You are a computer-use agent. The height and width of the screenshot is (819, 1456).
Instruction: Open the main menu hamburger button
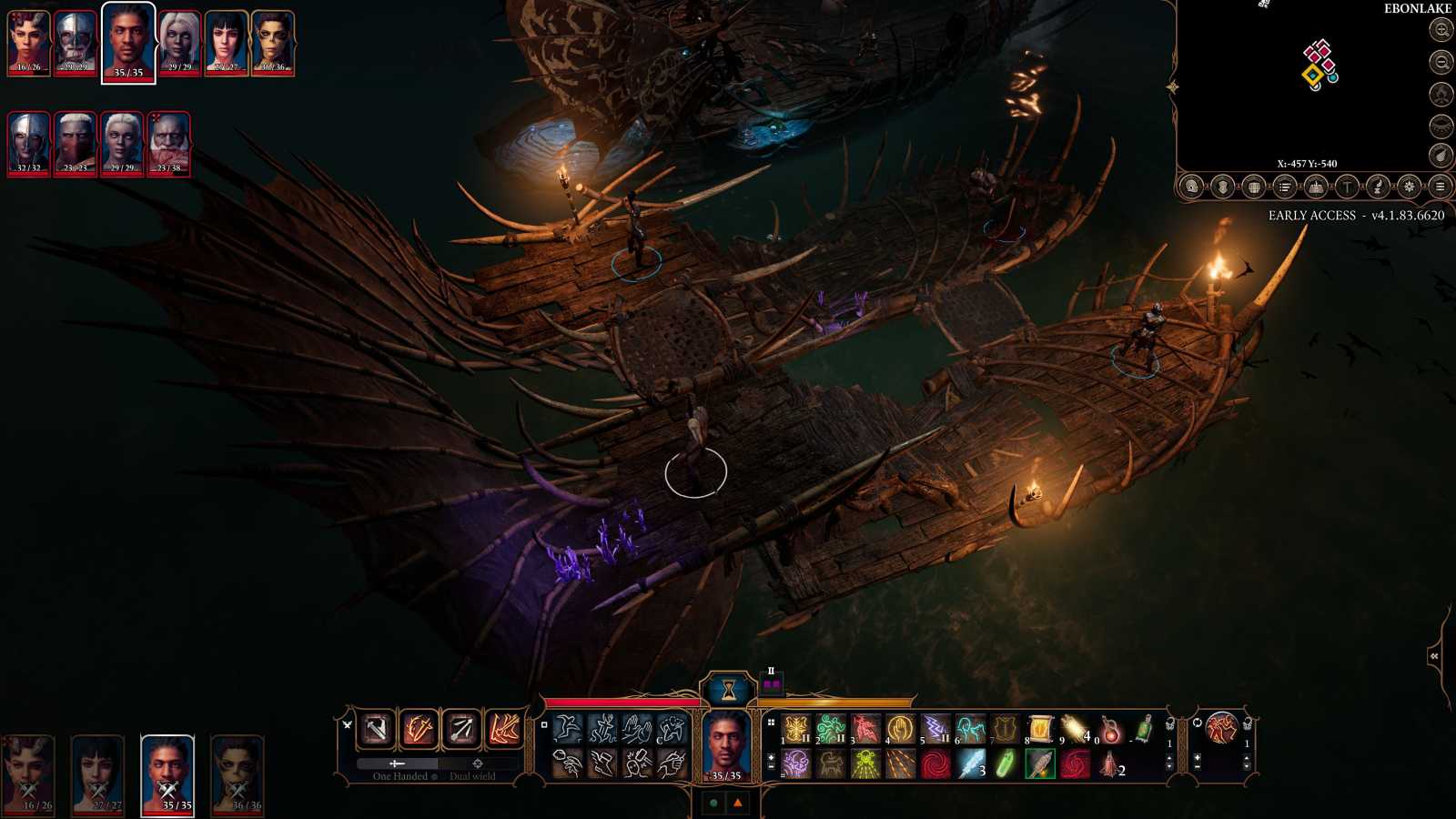1440,187
